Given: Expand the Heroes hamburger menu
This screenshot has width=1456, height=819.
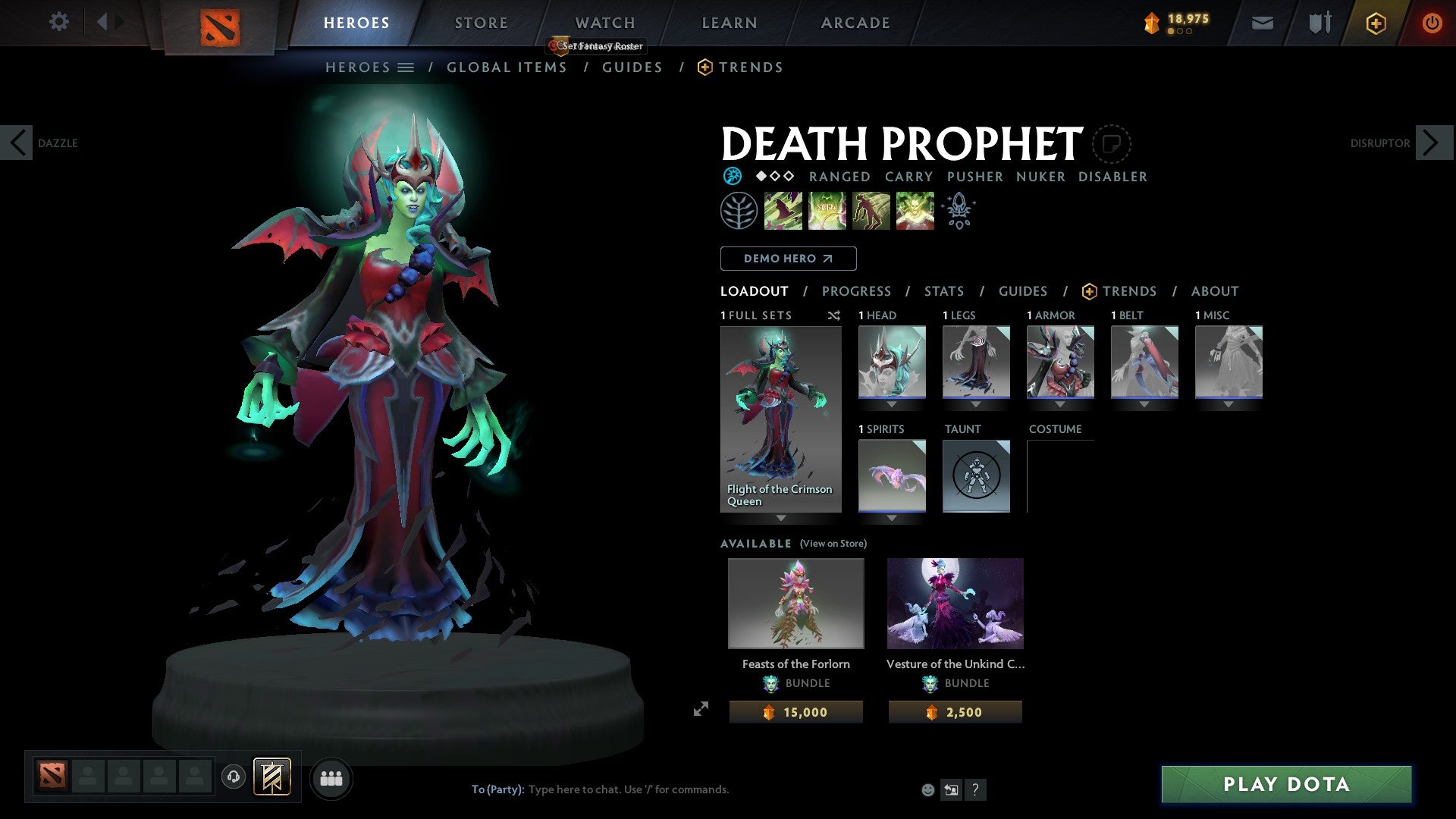Looking at the screenshot, I should point(407,67).
